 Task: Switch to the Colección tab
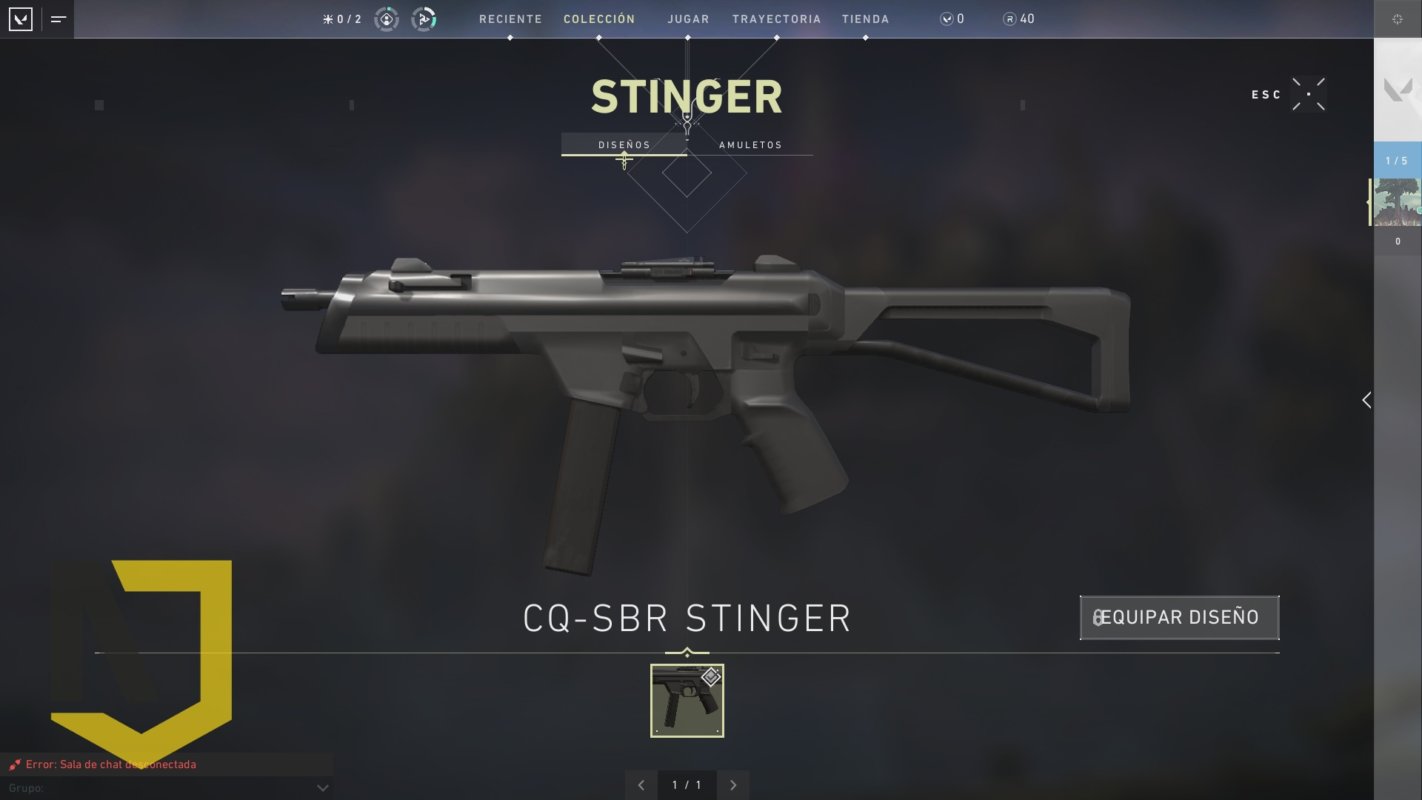[599, 19]
